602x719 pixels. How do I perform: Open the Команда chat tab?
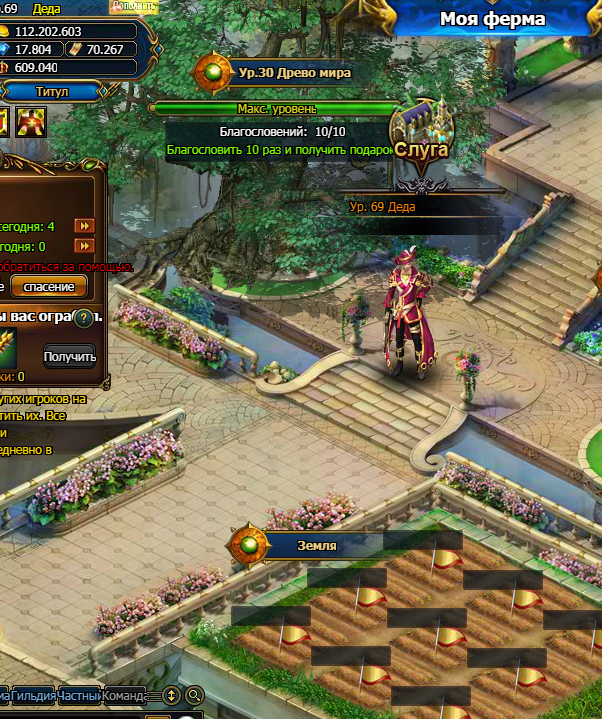tap(124, 695)
